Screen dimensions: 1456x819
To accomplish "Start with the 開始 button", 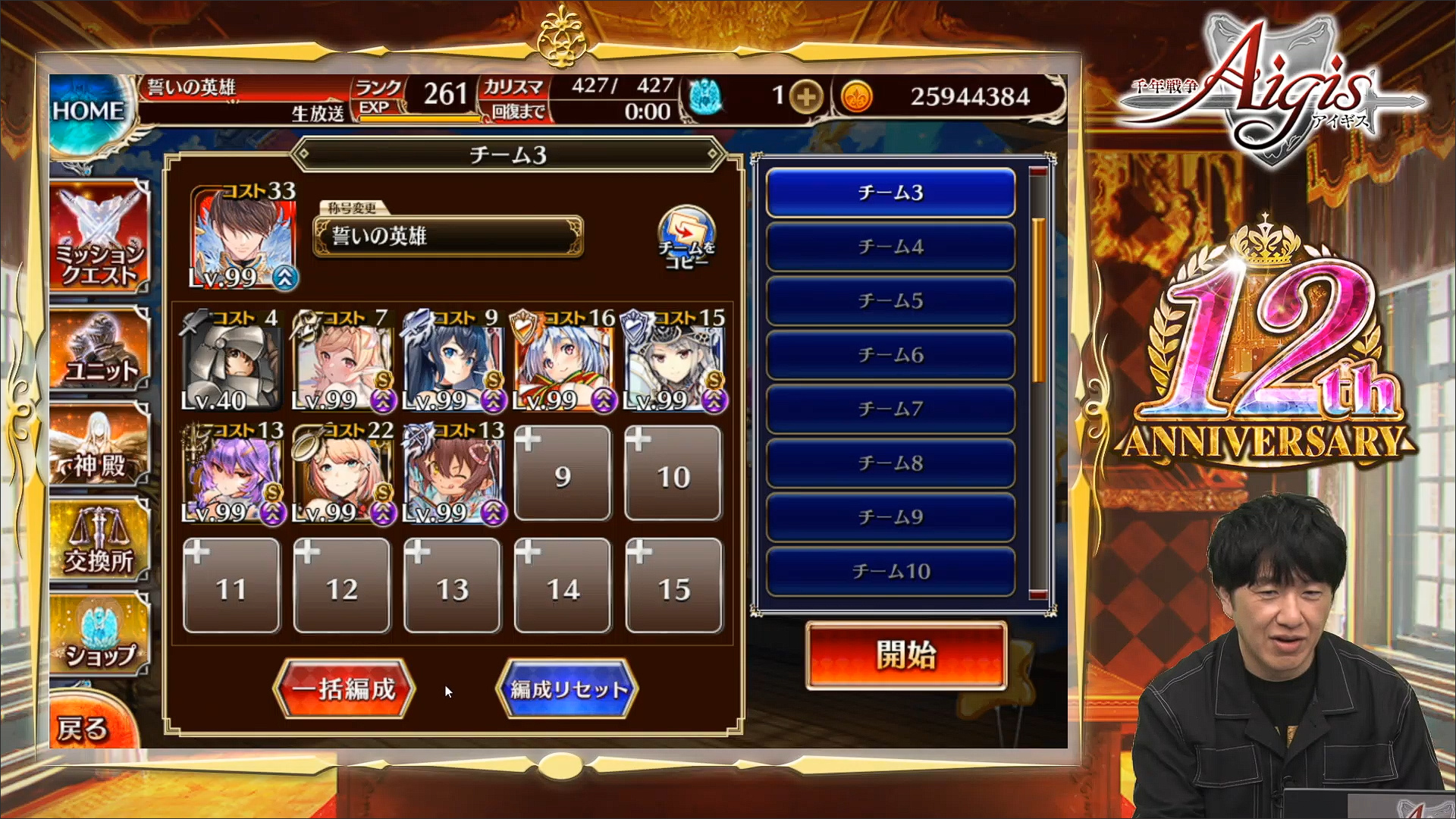I will (905, 656).
